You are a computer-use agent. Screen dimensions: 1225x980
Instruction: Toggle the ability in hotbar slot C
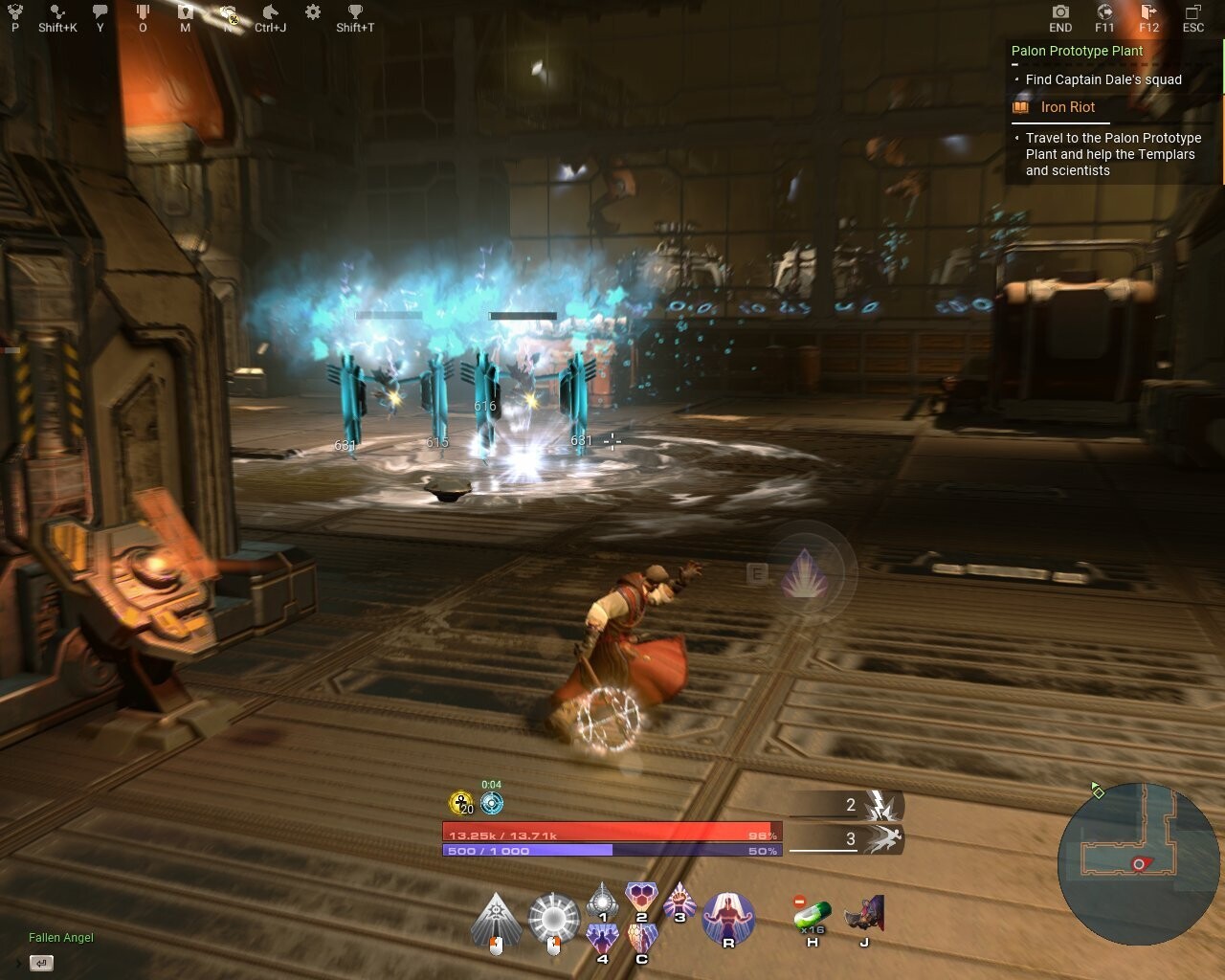coord(641,935)
